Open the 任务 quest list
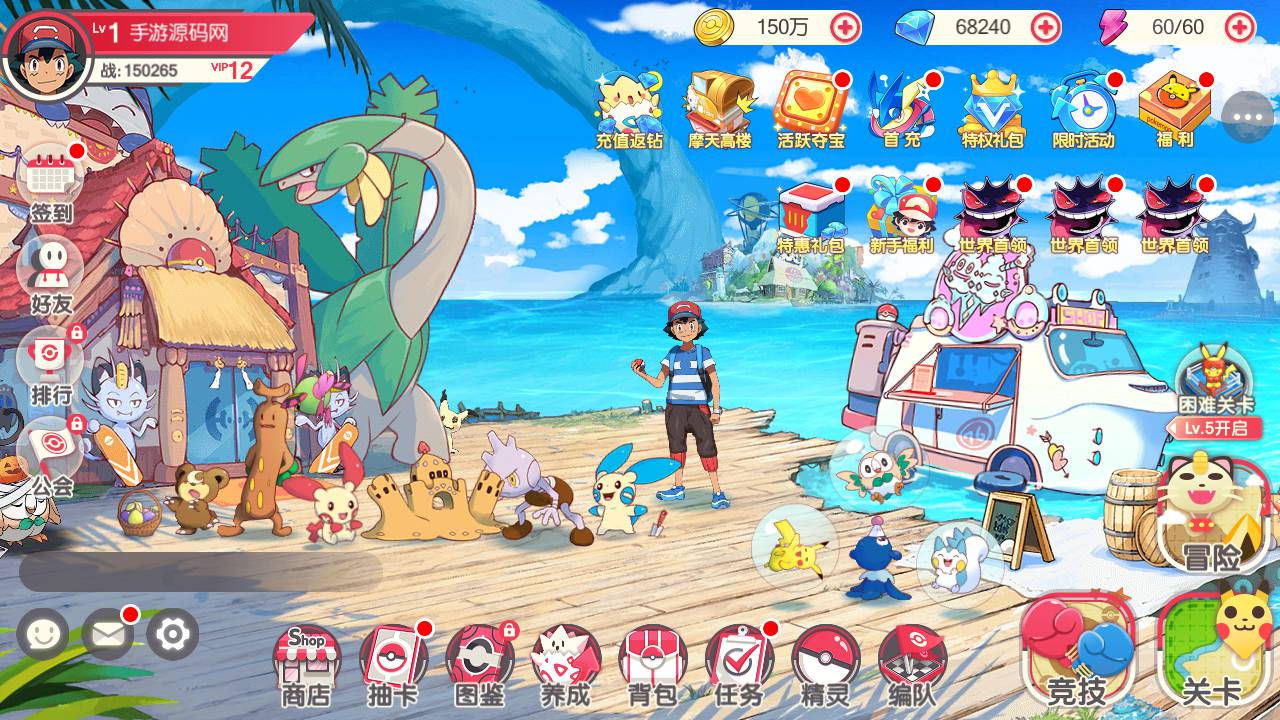1280x720 pixels. pos(738,662)
